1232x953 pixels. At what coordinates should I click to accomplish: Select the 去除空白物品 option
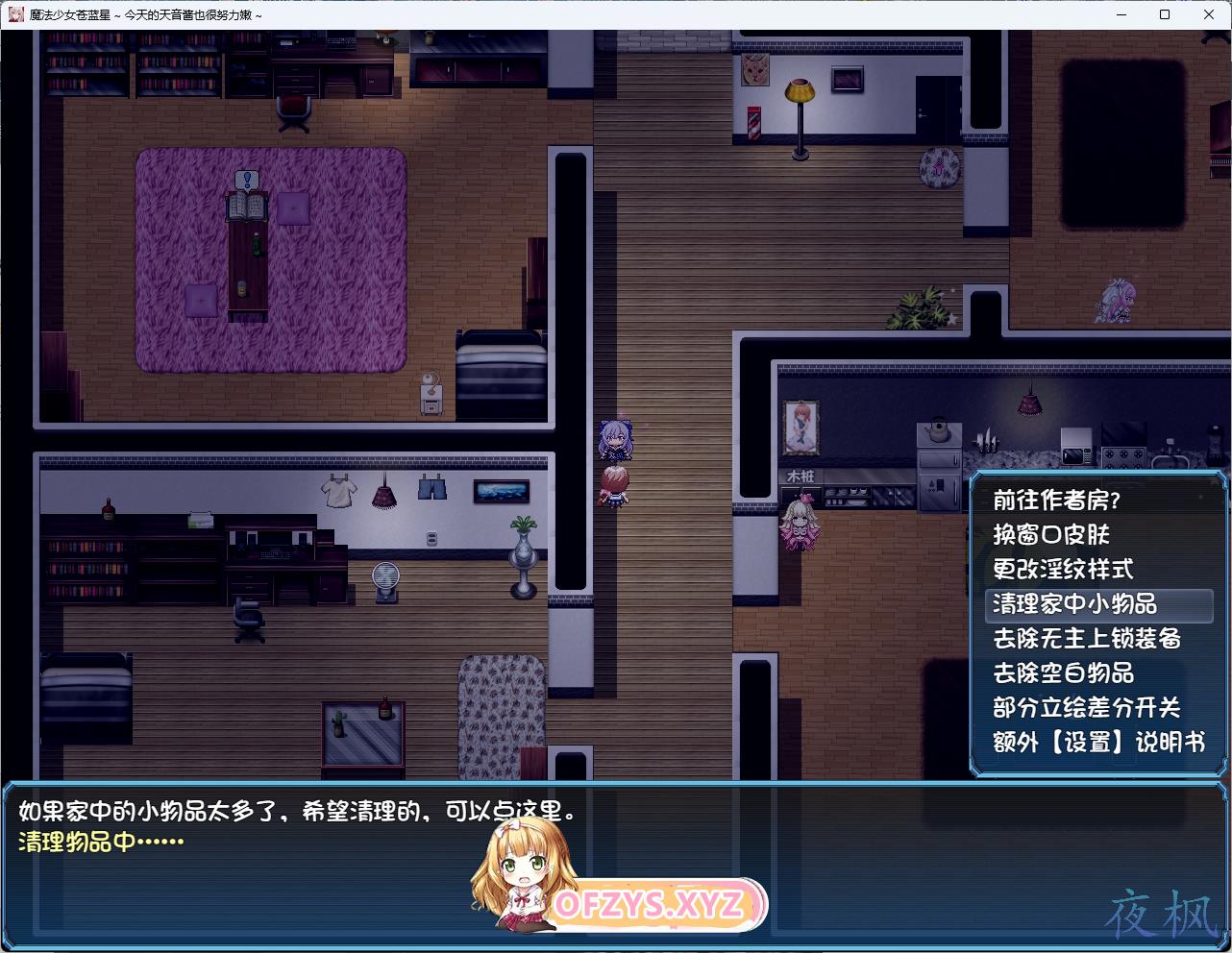tap(1062, 673)
